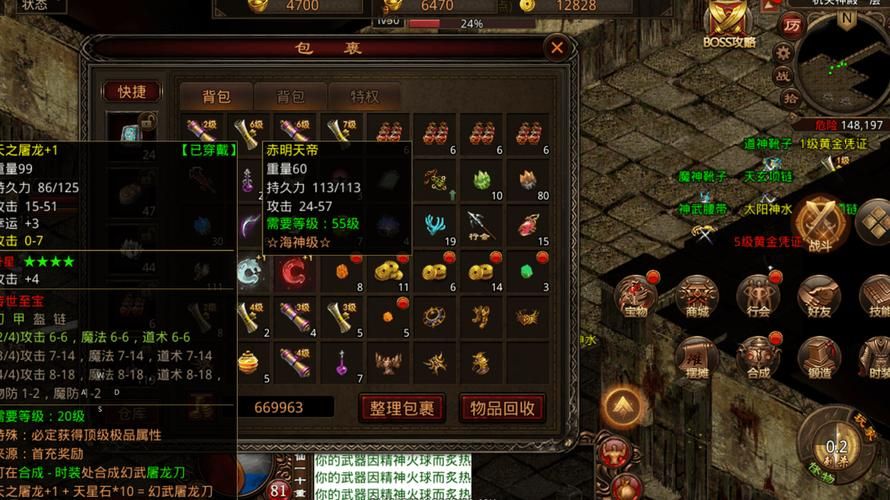Open the 合成 synthesis menu

tap(758, 357)
